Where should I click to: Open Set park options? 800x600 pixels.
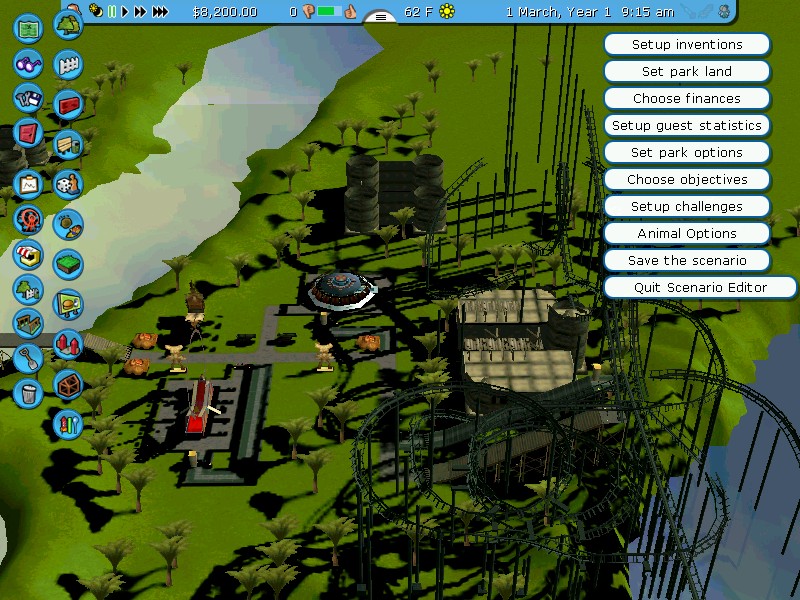[687, 153]
